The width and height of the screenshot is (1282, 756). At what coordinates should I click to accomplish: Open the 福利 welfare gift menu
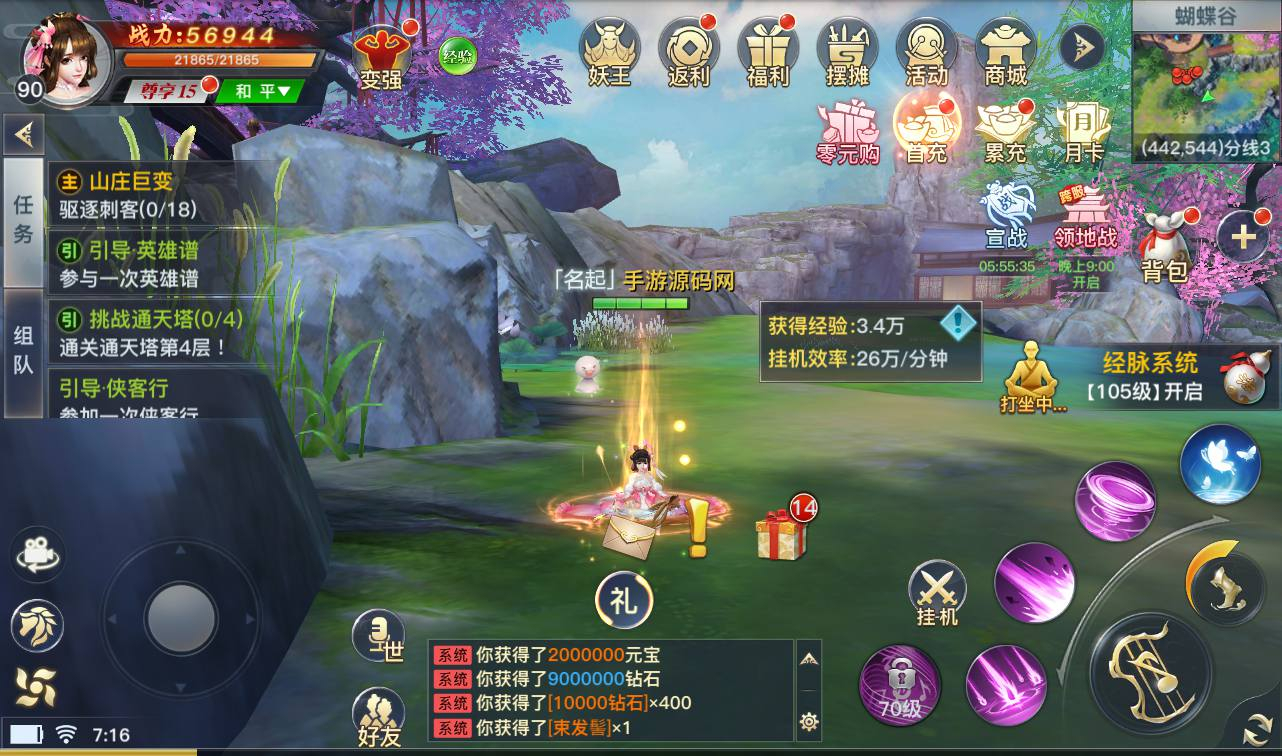pos(768,50)
